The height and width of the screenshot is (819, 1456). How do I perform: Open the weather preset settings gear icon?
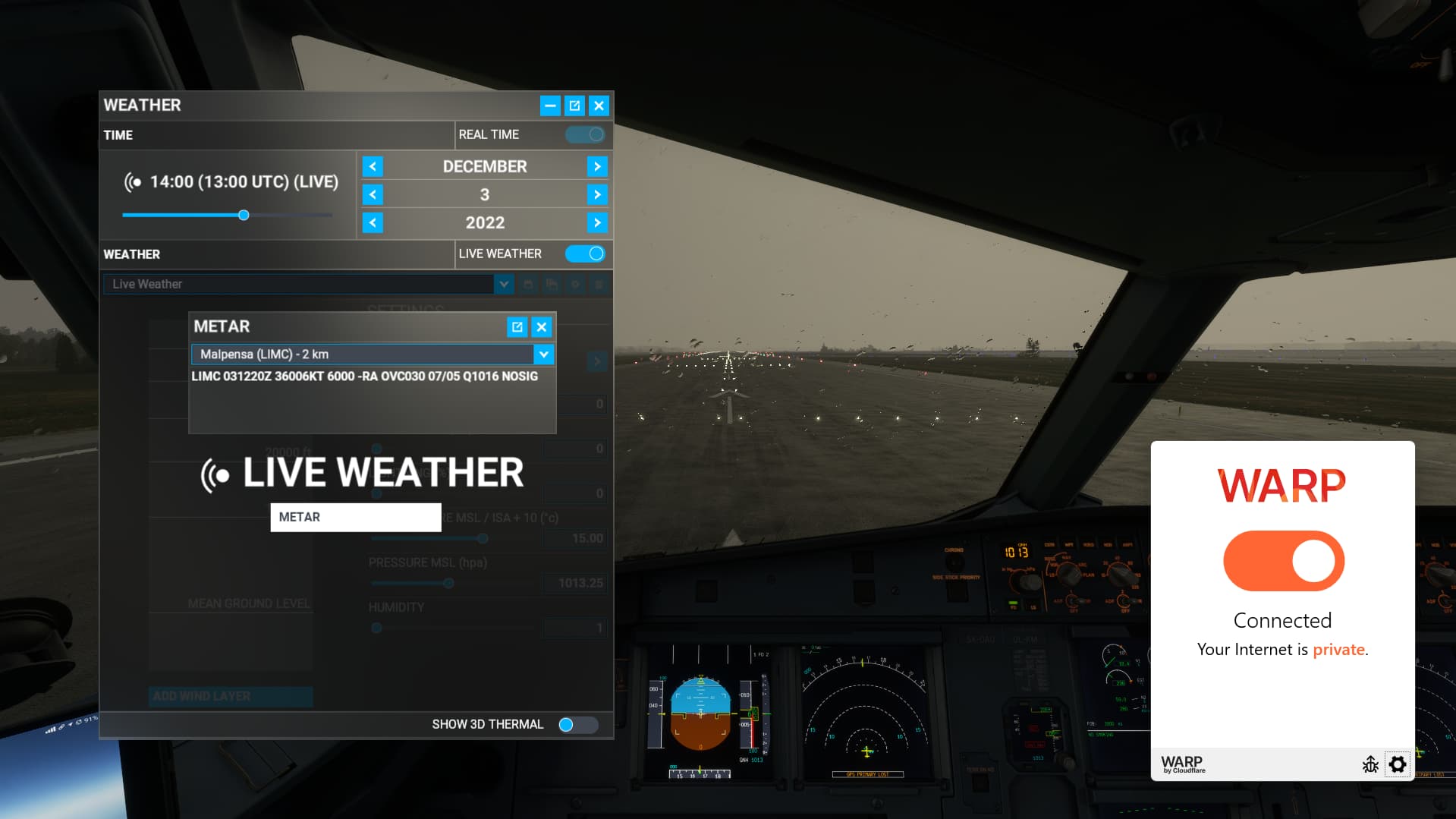[575, 284]
